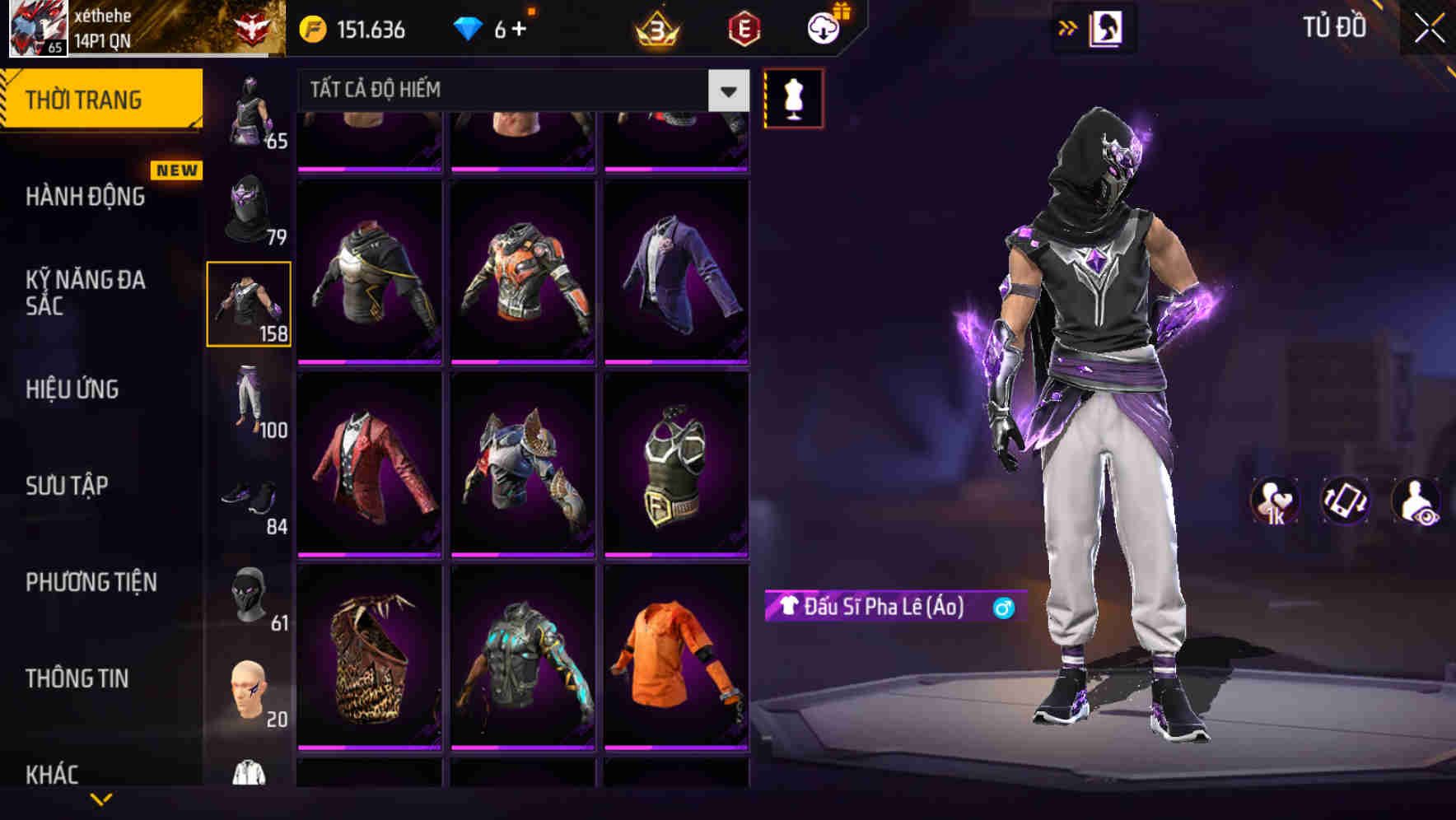Select the shirts category currently highlighted
This screenshot has height=820, width=1456.
[x=250, y=303]
